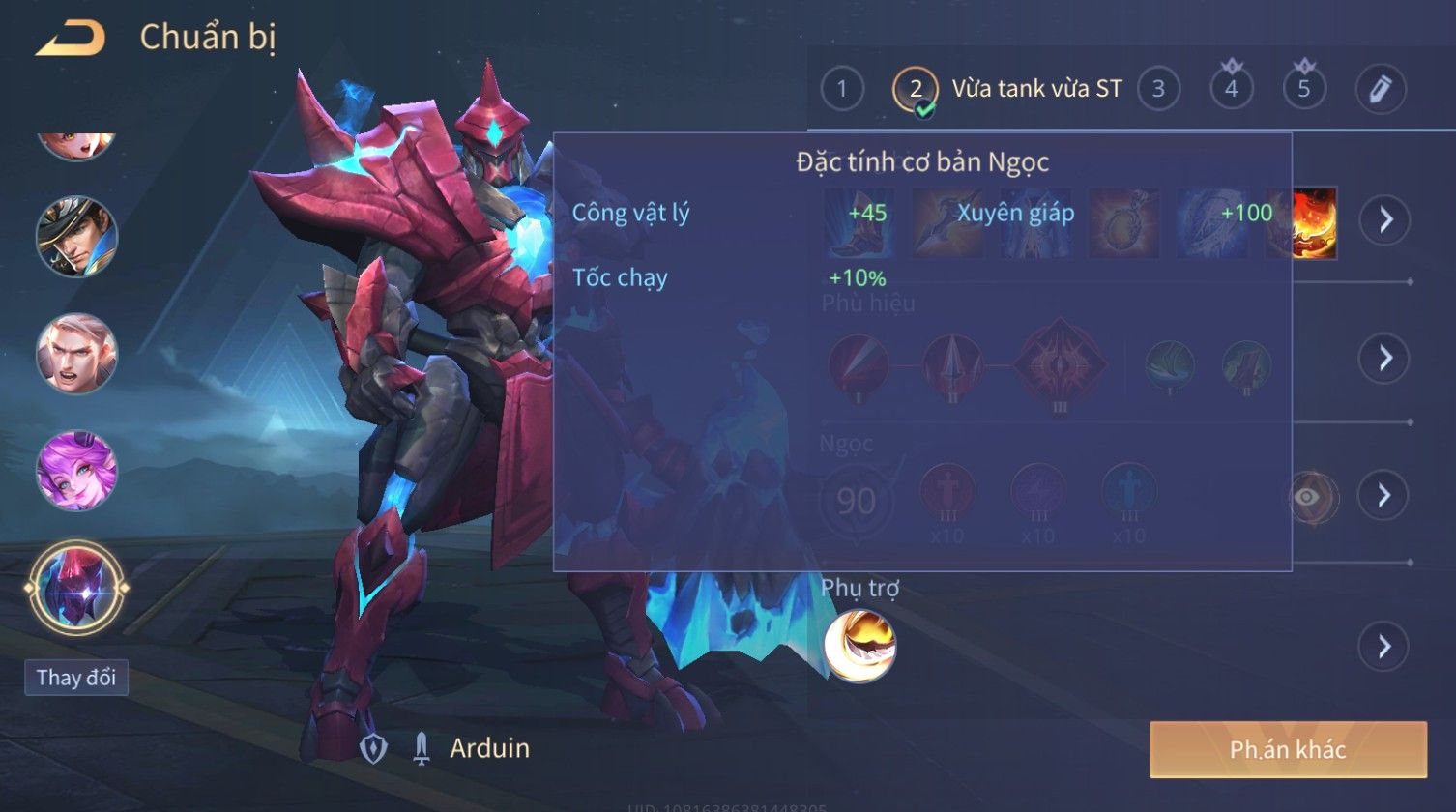The height and width of the screenshot is (812, 1456).
Task: Click the Phản khắc counter button
Action: coord(1287,749)
